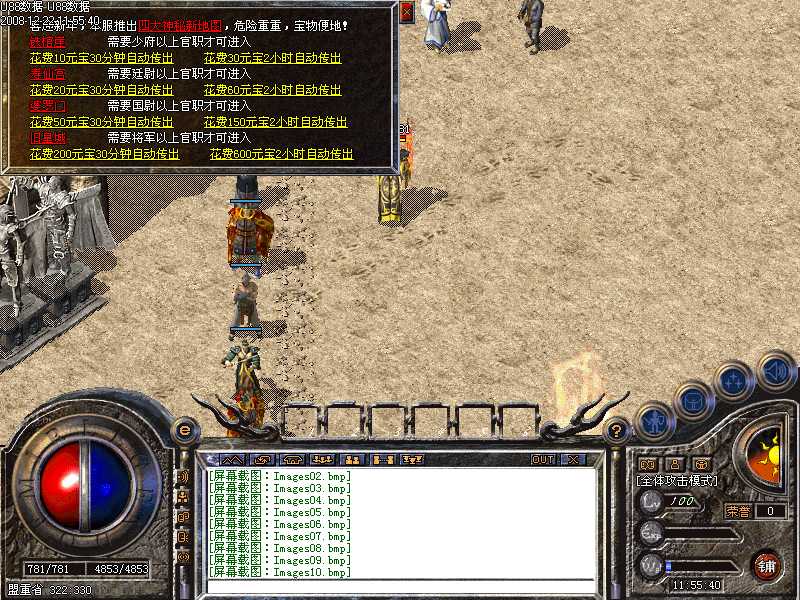Image resolution: width=800 pixels, height=600 pixels.
Task: Click the round question mark help button
Action: (617, 431)
